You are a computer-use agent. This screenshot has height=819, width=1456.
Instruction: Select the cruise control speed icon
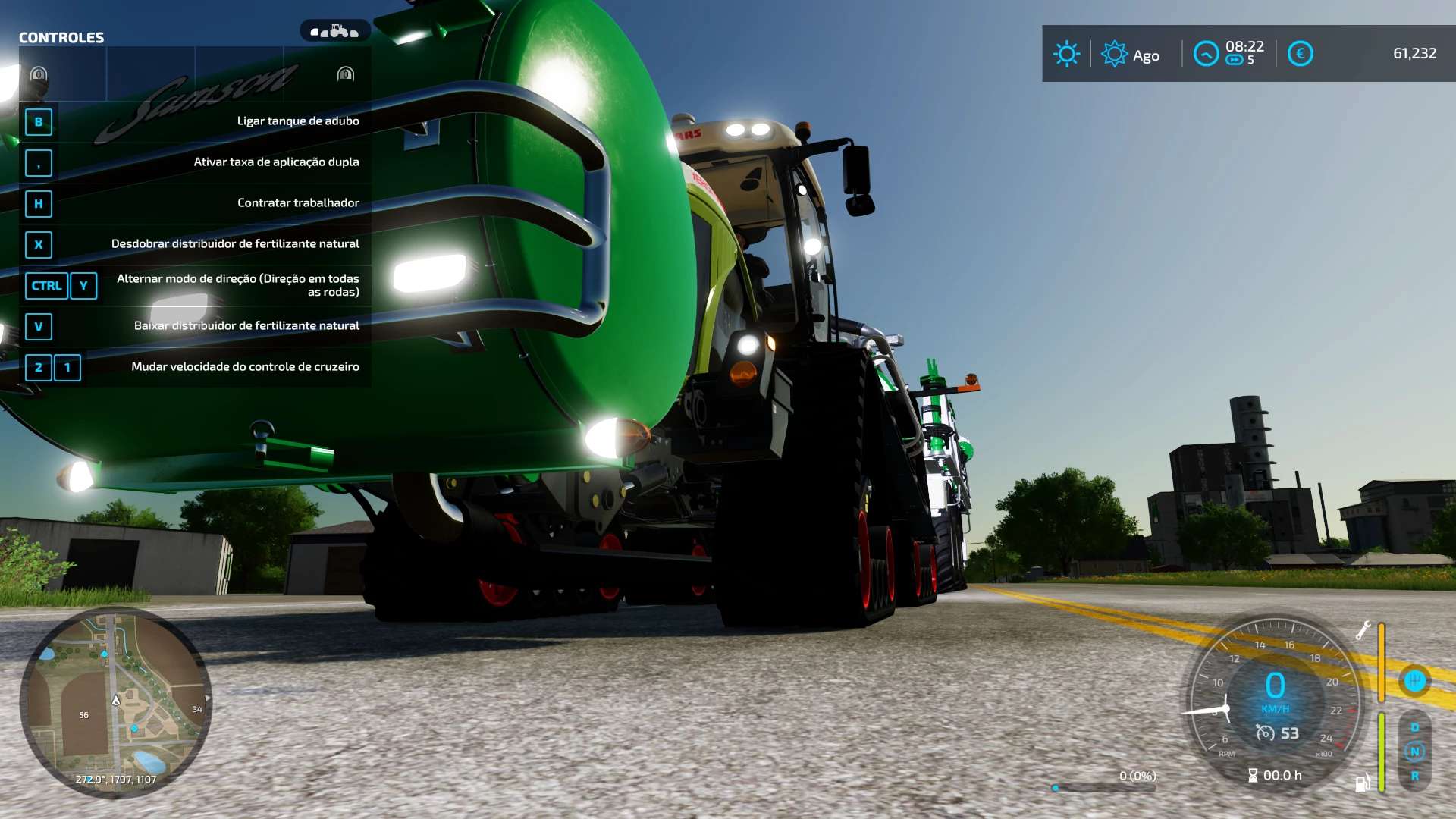coord(1265,733)
